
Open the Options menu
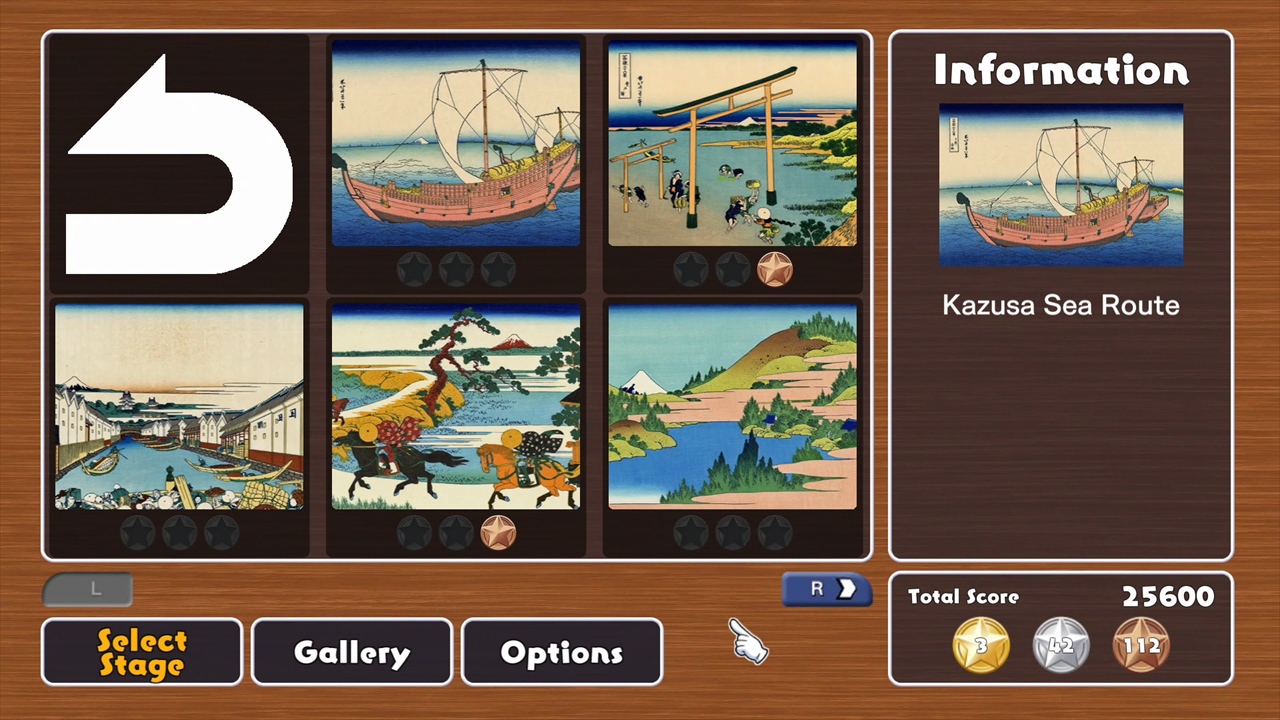[x=561, y=652]
